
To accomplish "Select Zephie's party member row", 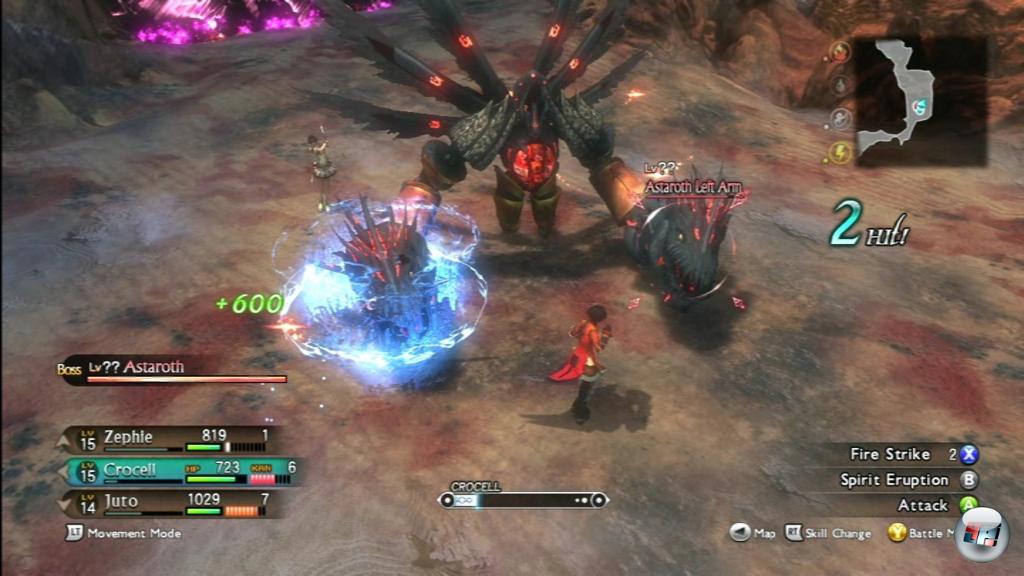I will [170, 438].
